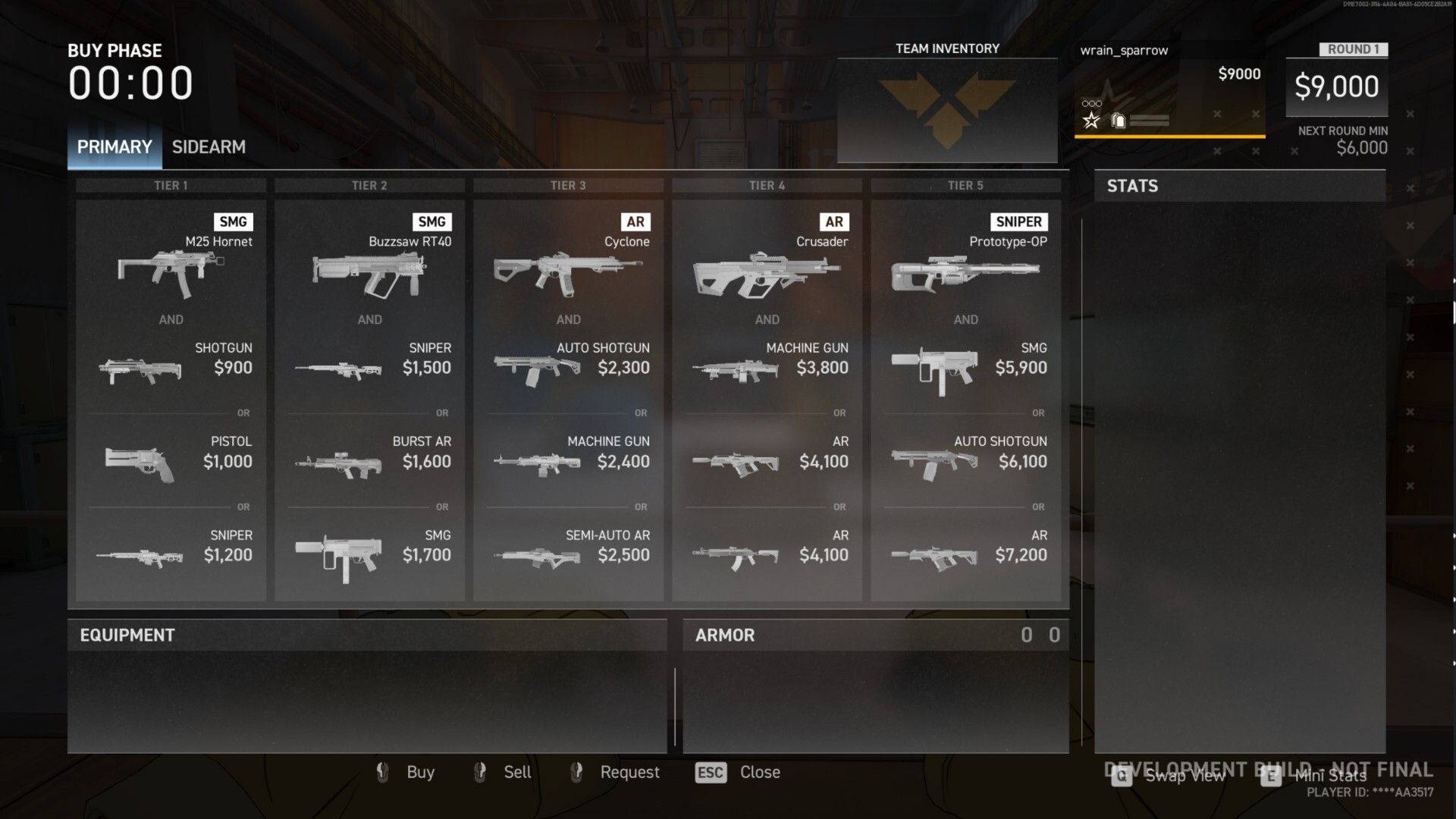Select the $3,800 Machine Gun

pyautogui.click(x=767, y=368)
